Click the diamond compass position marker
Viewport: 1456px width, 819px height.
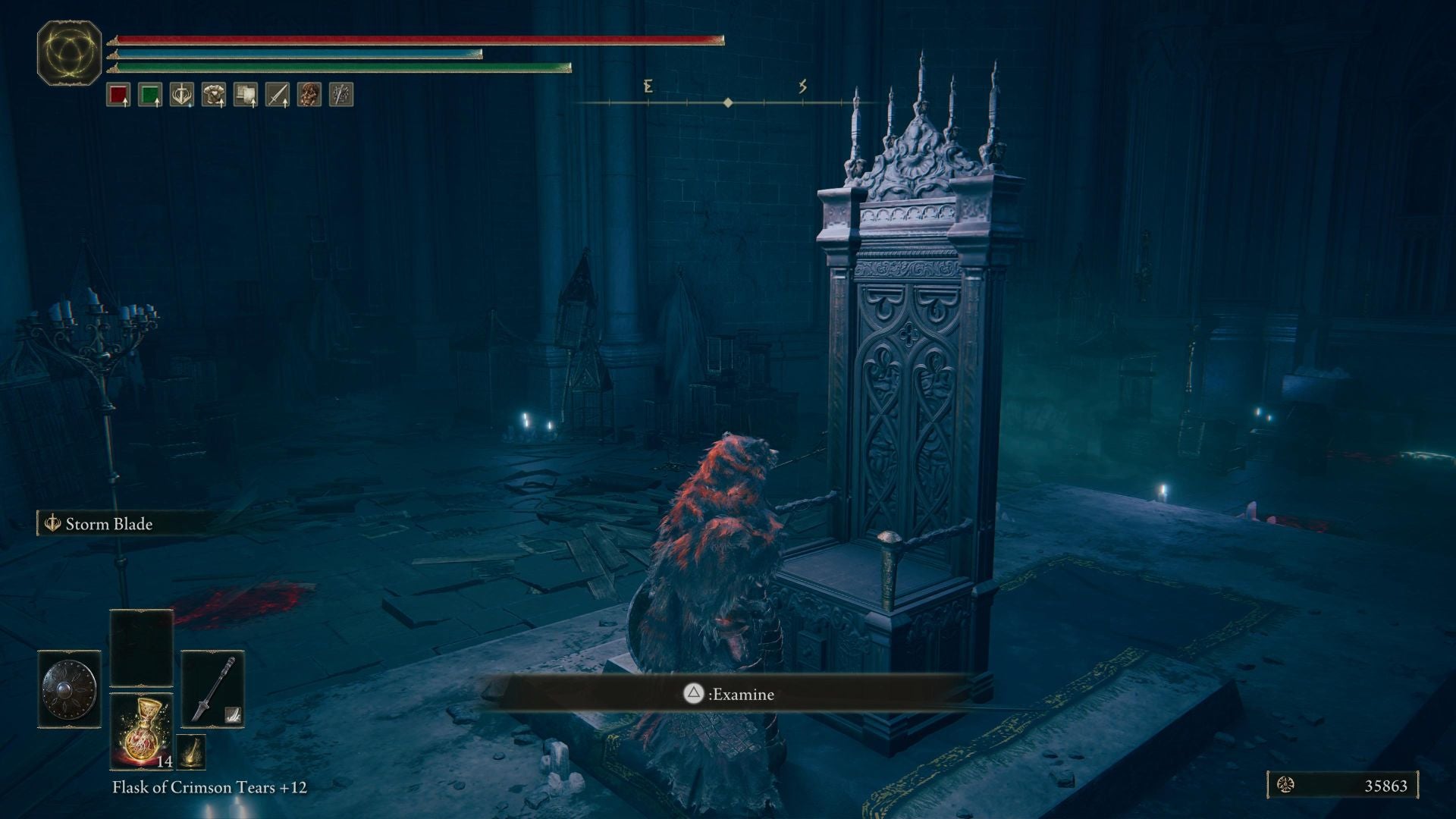728,103
